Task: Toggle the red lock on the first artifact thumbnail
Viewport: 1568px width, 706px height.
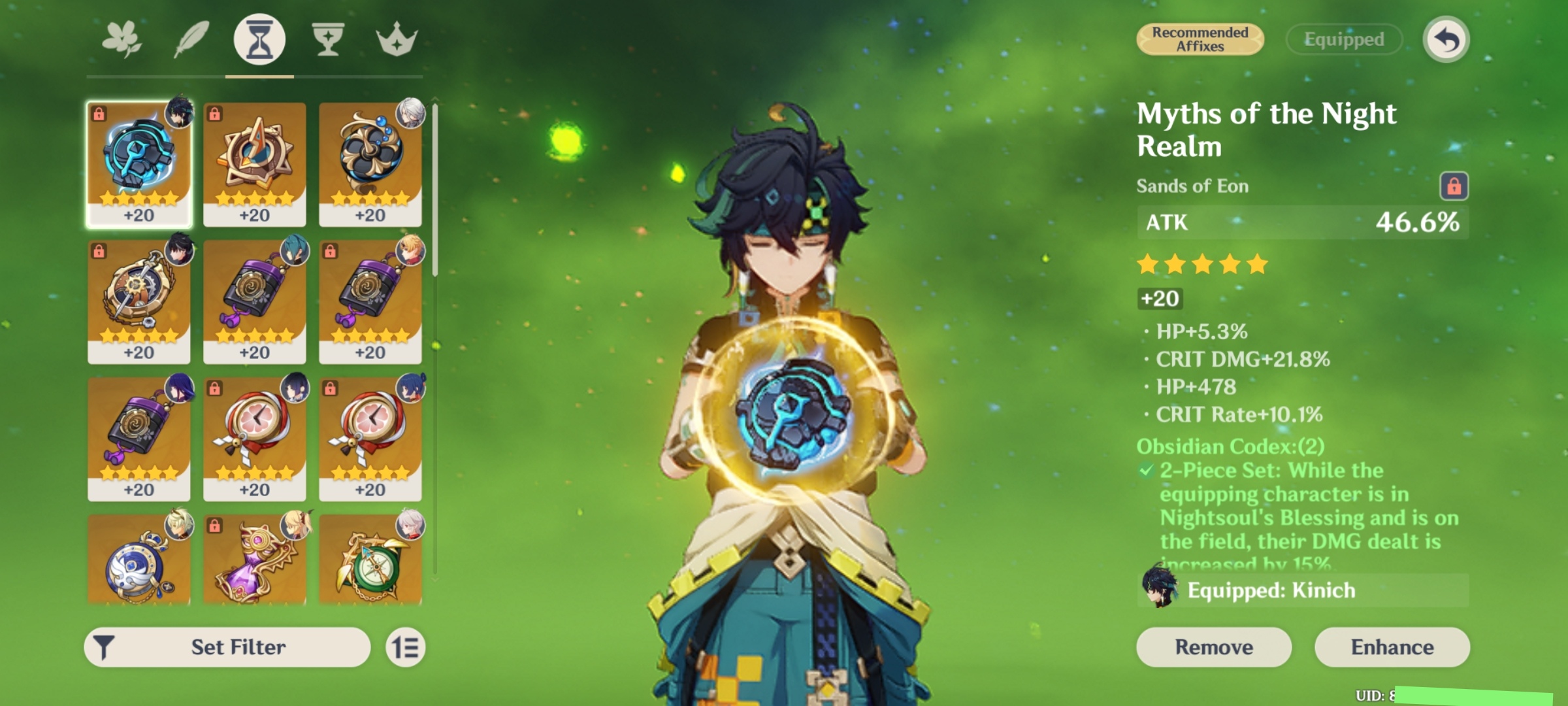Action: tap(100, 112)
